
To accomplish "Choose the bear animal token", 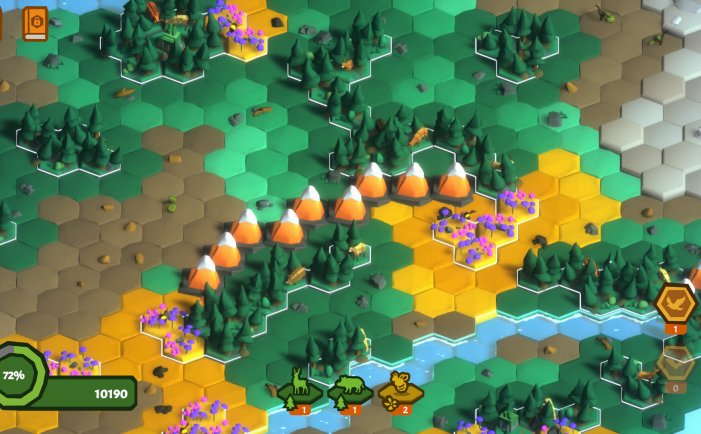I will (351, 386).
